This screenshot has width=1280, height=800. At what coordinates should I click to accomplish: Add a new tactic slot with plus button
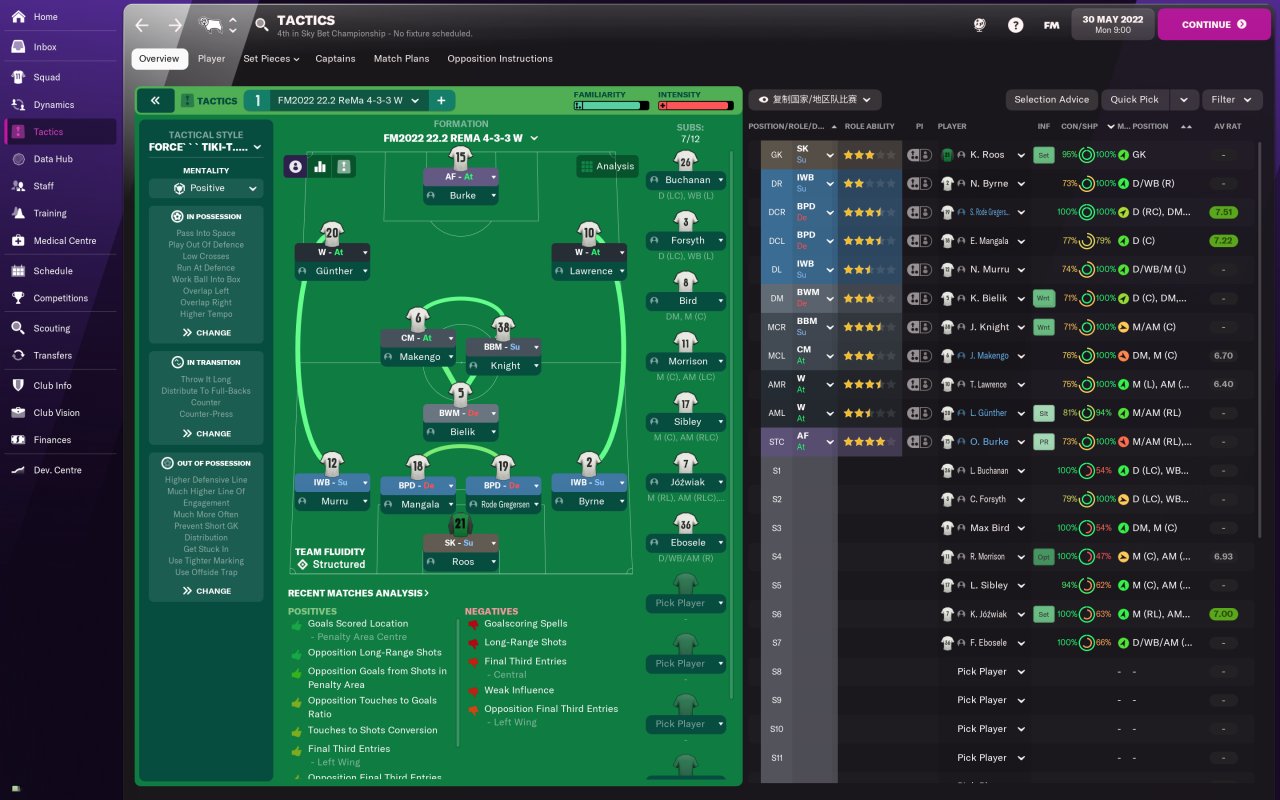coord(440,101)
